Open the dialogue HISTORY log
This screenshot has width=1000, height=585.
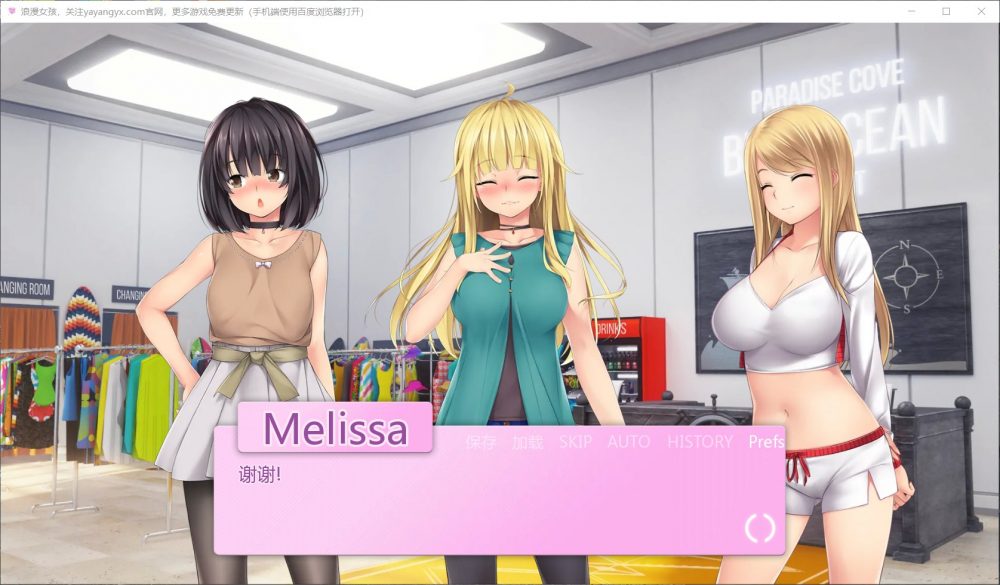coord(700,442)
